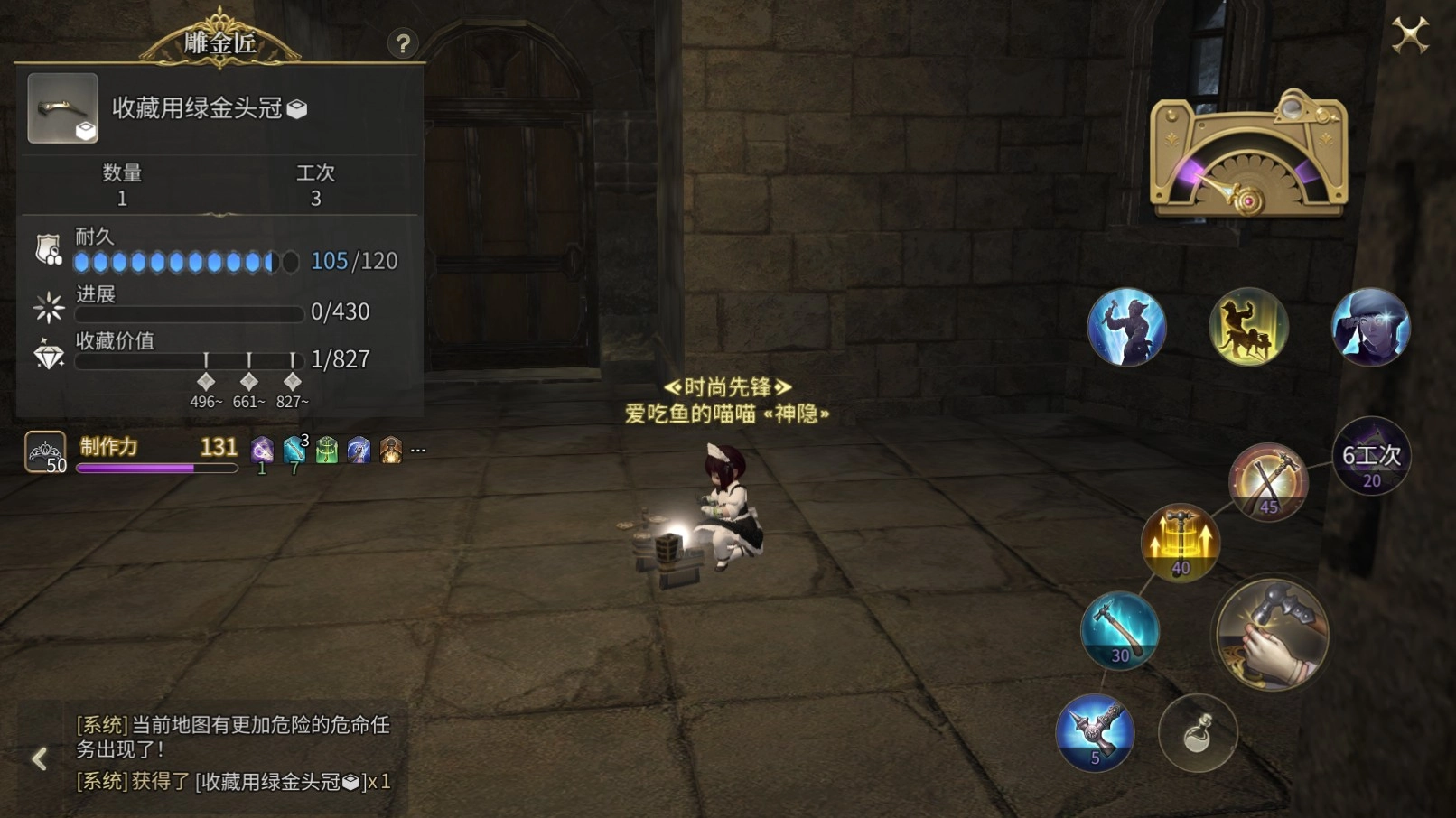Screen dimensions: 1456x818
Task: Use the hooded figure glinting eye skill
Action: click(x=1370, y=327)
